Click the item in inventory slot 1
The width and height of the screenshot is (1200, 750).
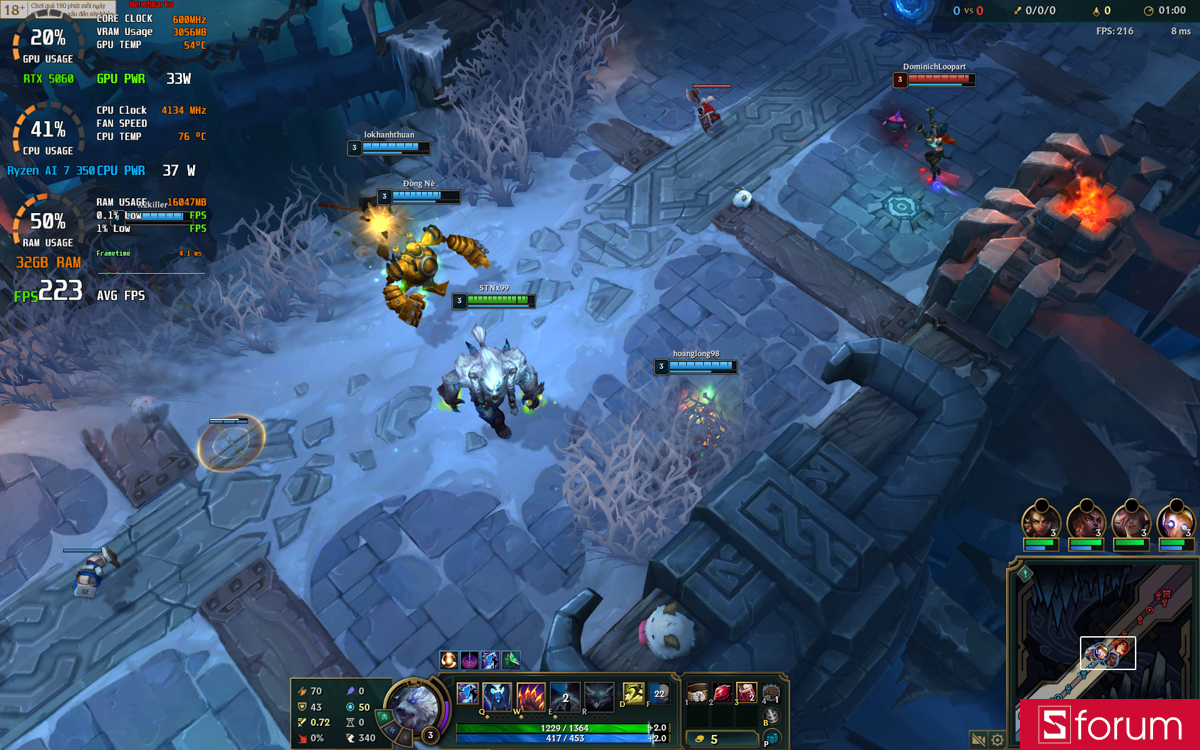pos(697,693)
